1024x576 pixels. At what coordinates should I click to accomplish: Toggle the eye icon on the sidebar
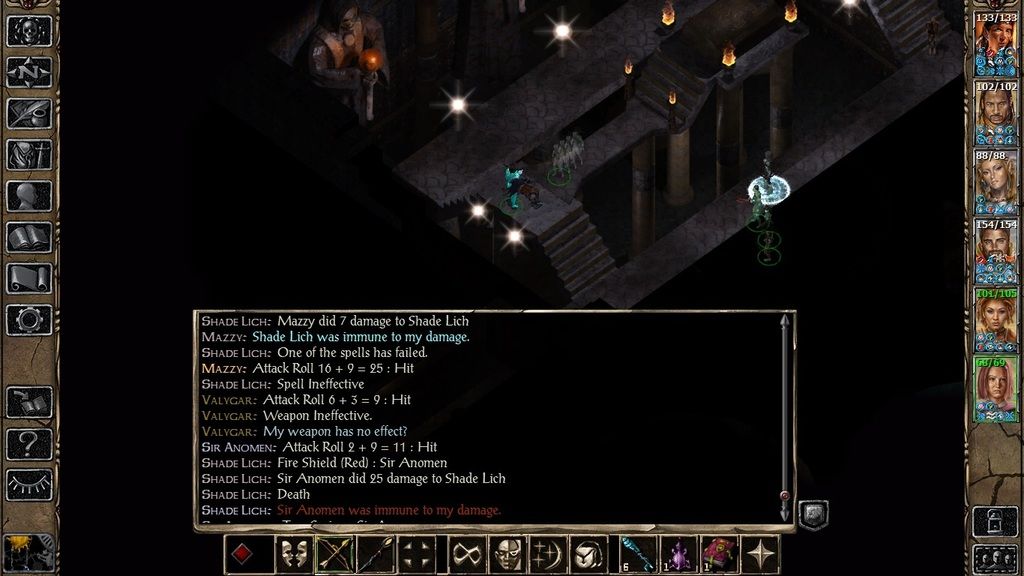click(x=29, y=483)
